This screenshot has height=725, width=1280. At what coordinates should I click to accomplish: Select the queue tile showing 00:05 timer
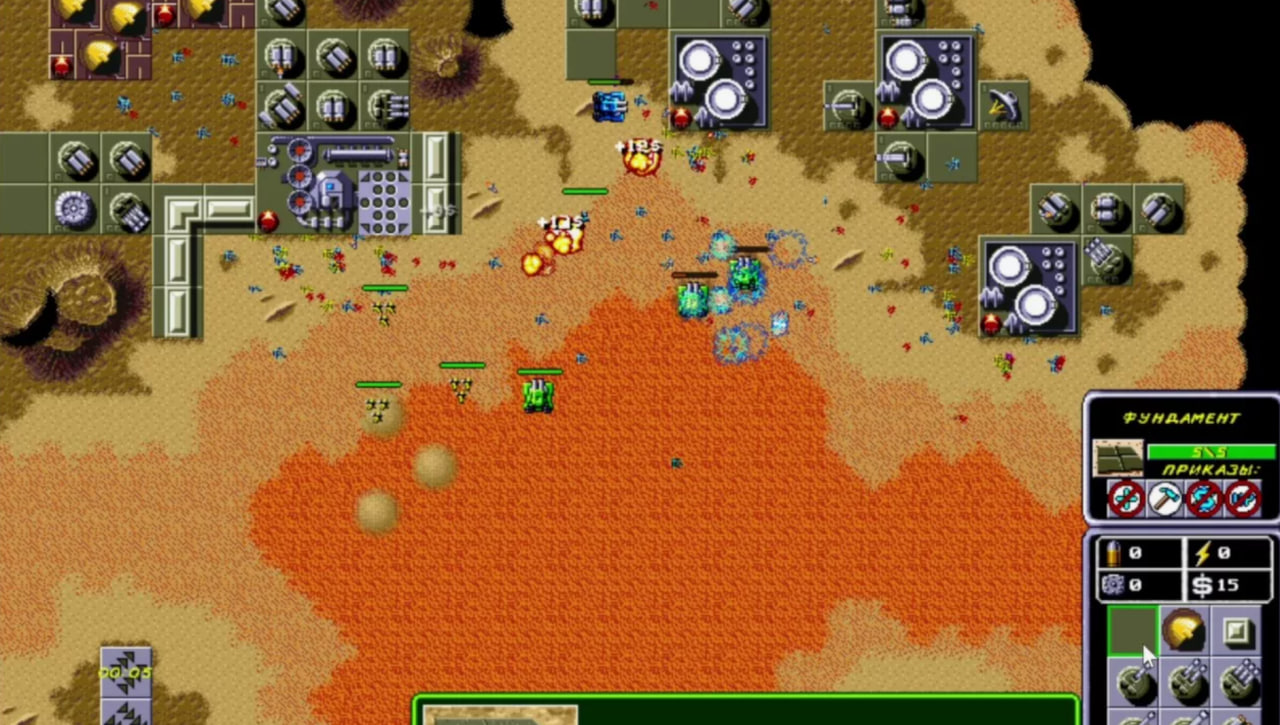[126, 672]
